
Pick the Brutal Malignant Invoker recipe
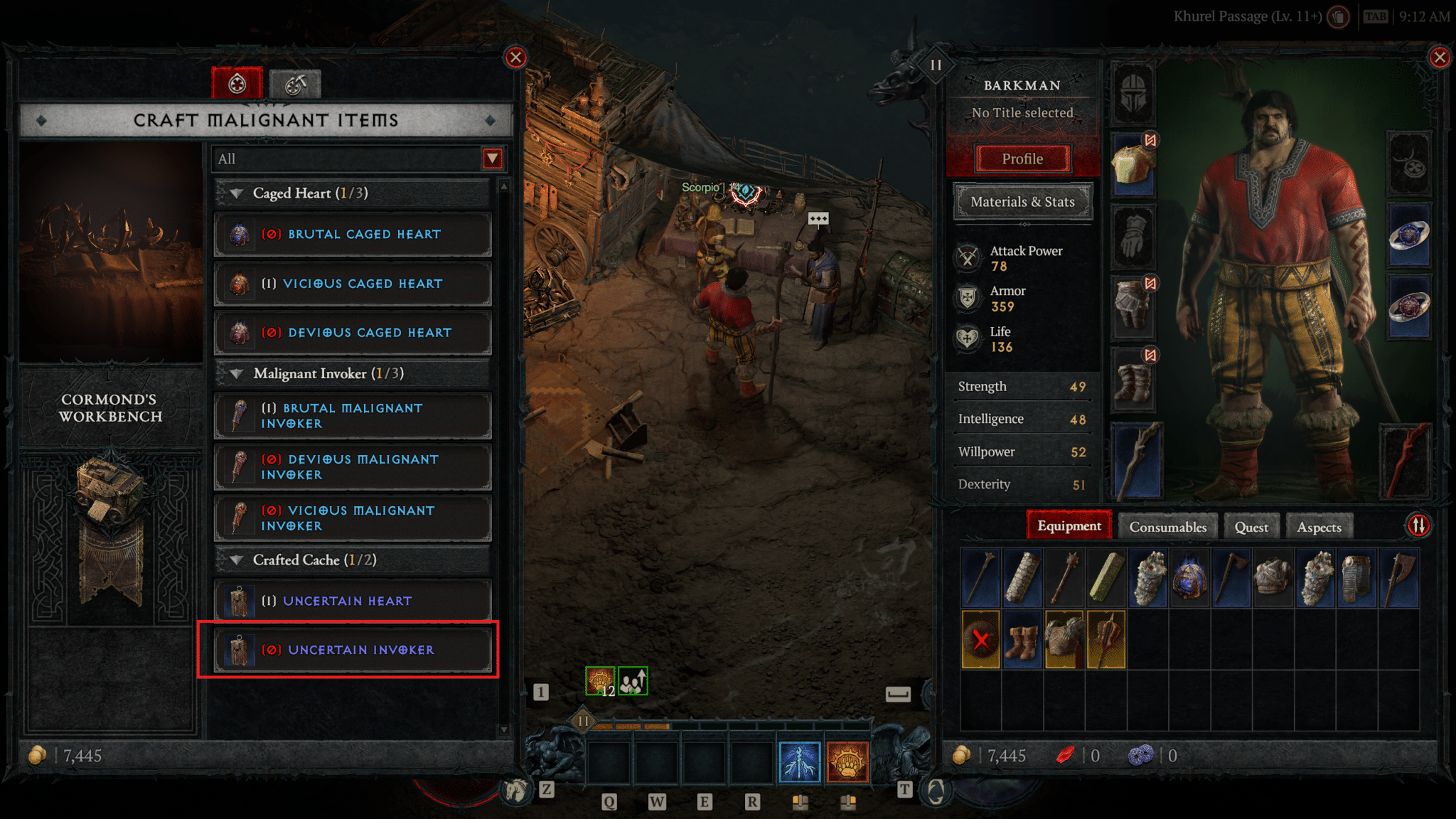(353, 416)
